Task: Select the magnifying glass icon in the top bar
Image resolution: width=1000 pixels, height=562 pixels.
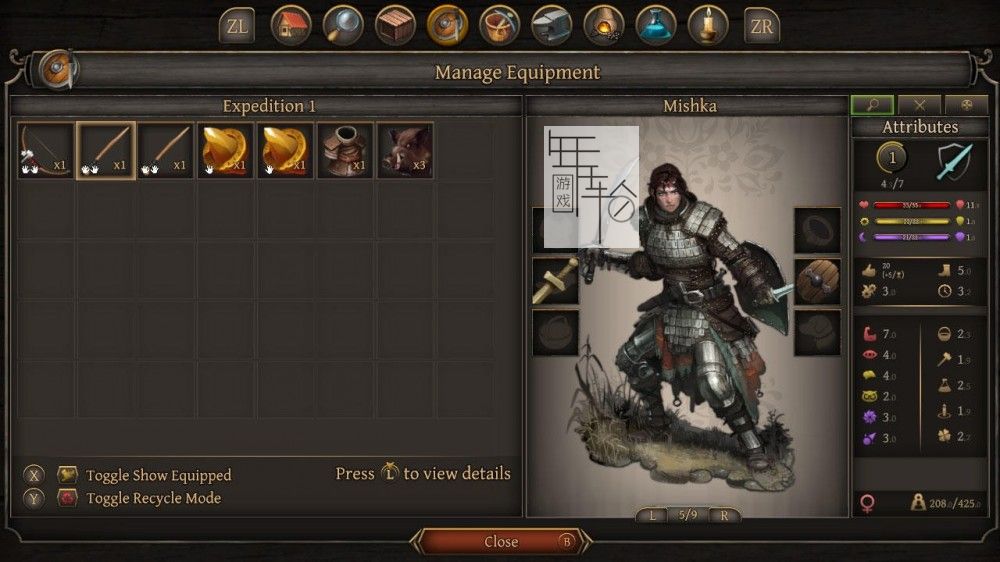Action: [343, 26]
